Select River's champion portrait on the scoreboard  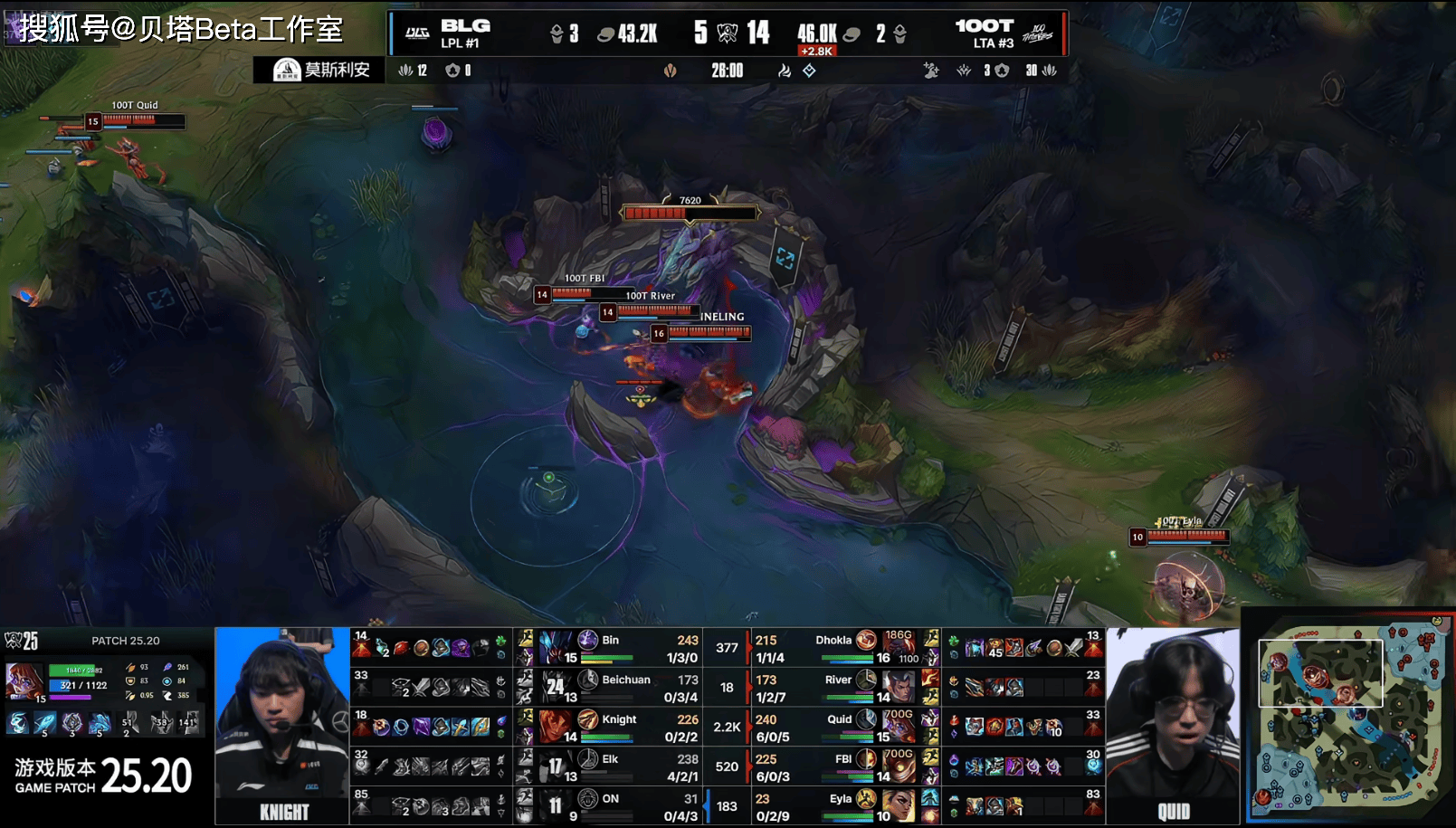(899, 688)
